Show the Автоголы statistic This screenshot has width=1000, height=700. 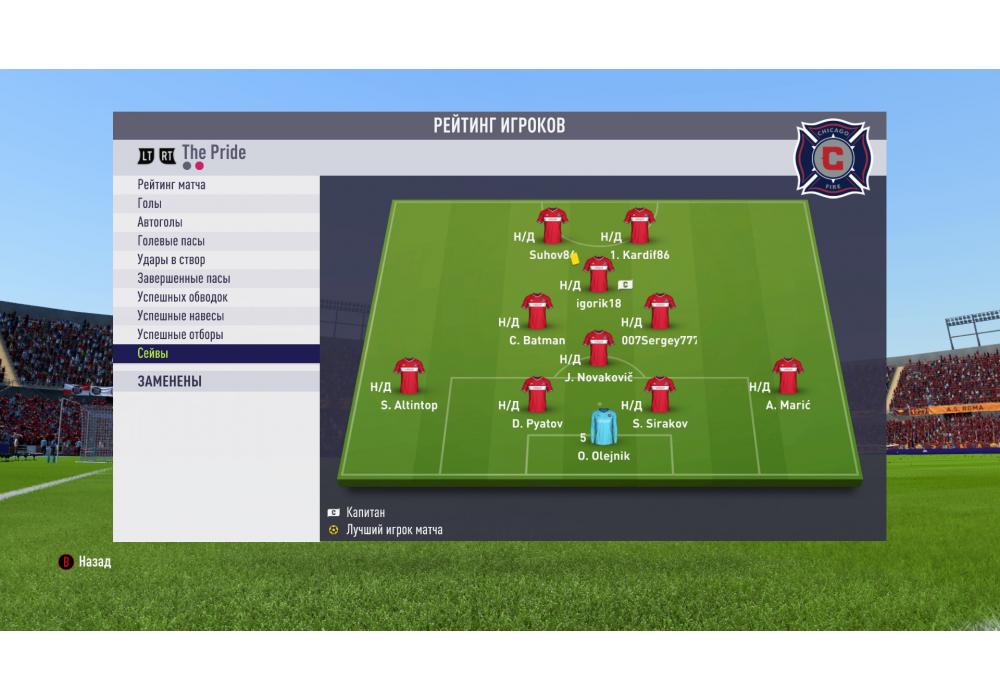pyautogui.click(x=216, y=222)
